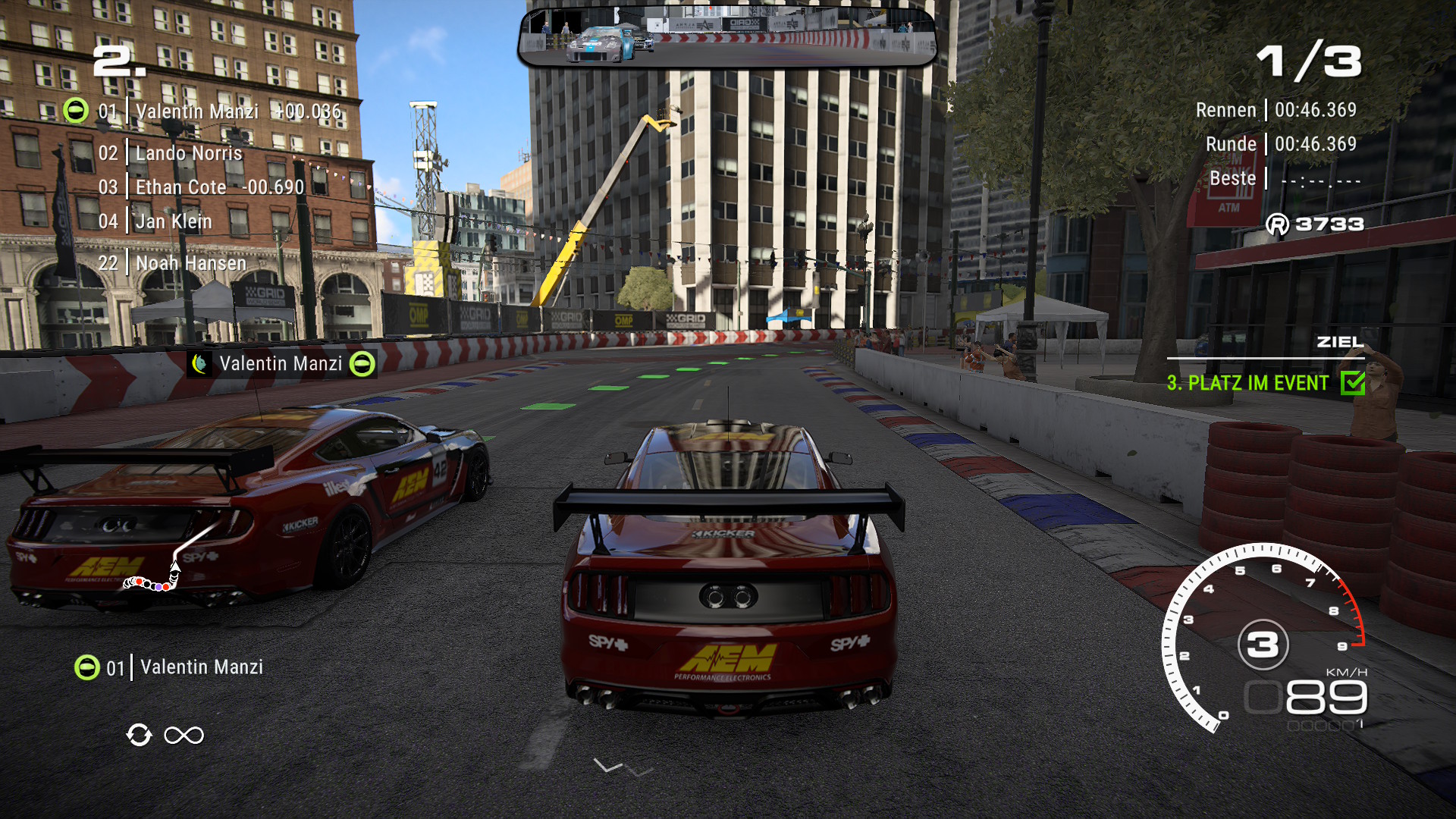Select the Lando Norris standings row
Screen dimensions: 1456x819
(188, 153)
